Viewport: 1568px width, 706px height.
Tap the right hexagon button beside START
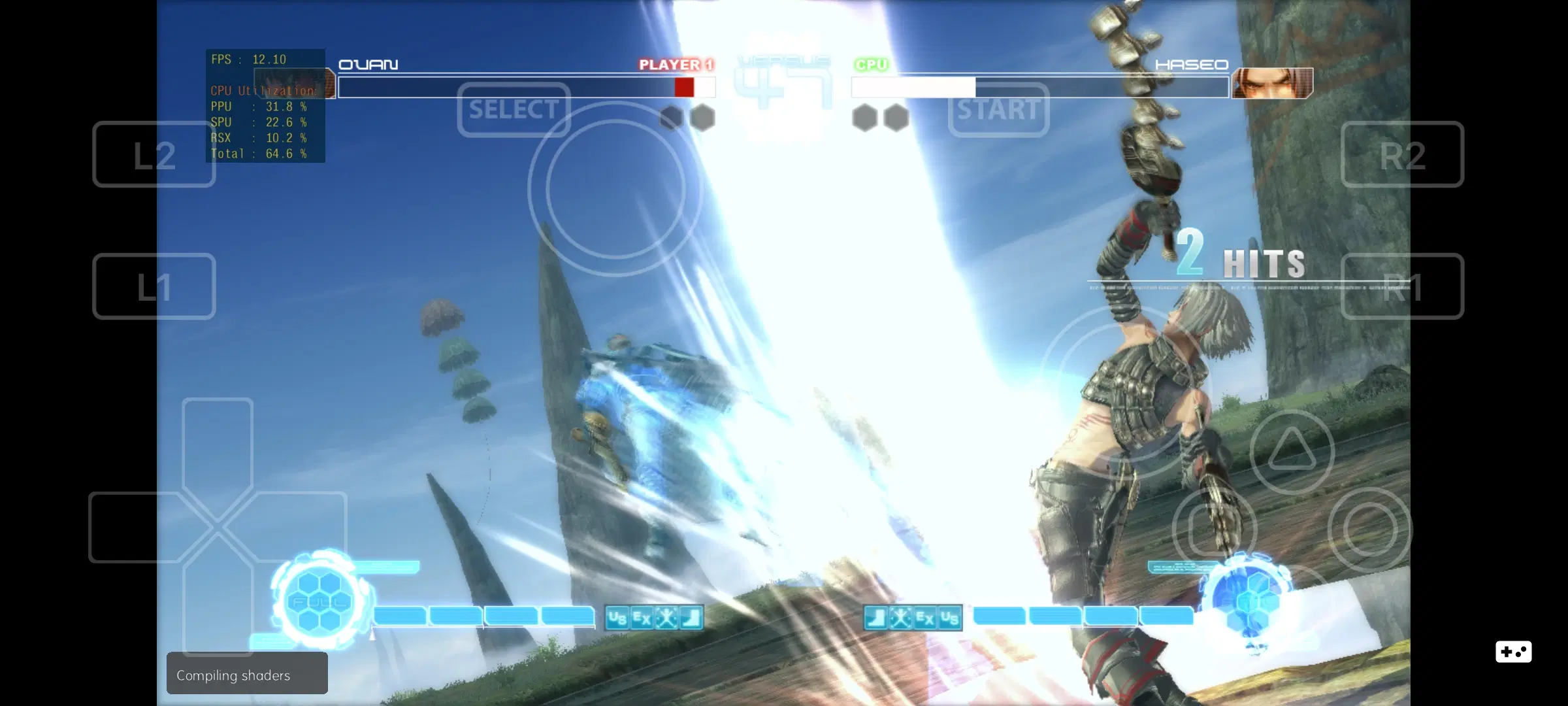(x=896, y=118)
